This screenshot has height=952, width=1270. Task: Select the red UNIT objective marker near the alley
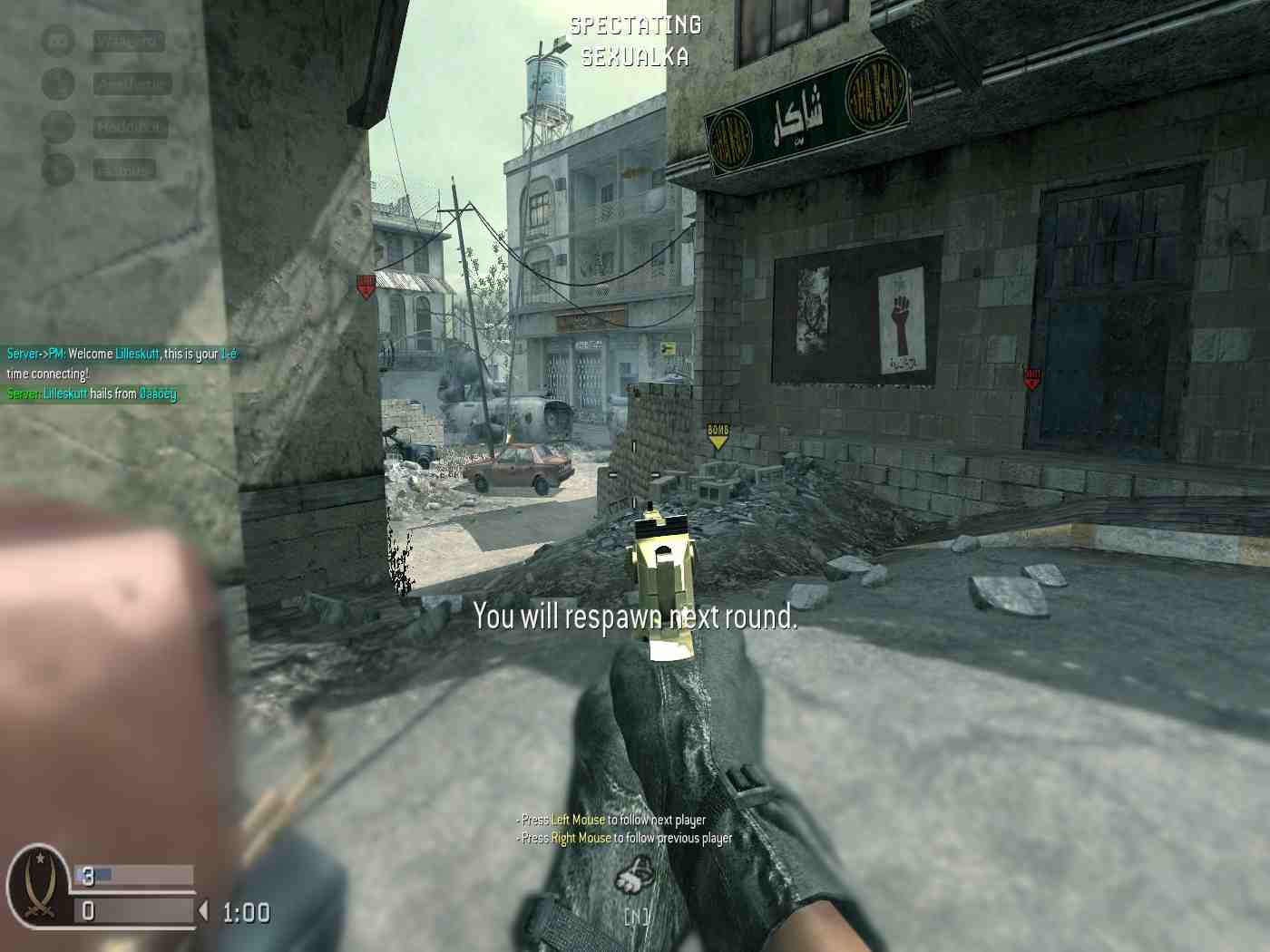click(x=366, y=283)
